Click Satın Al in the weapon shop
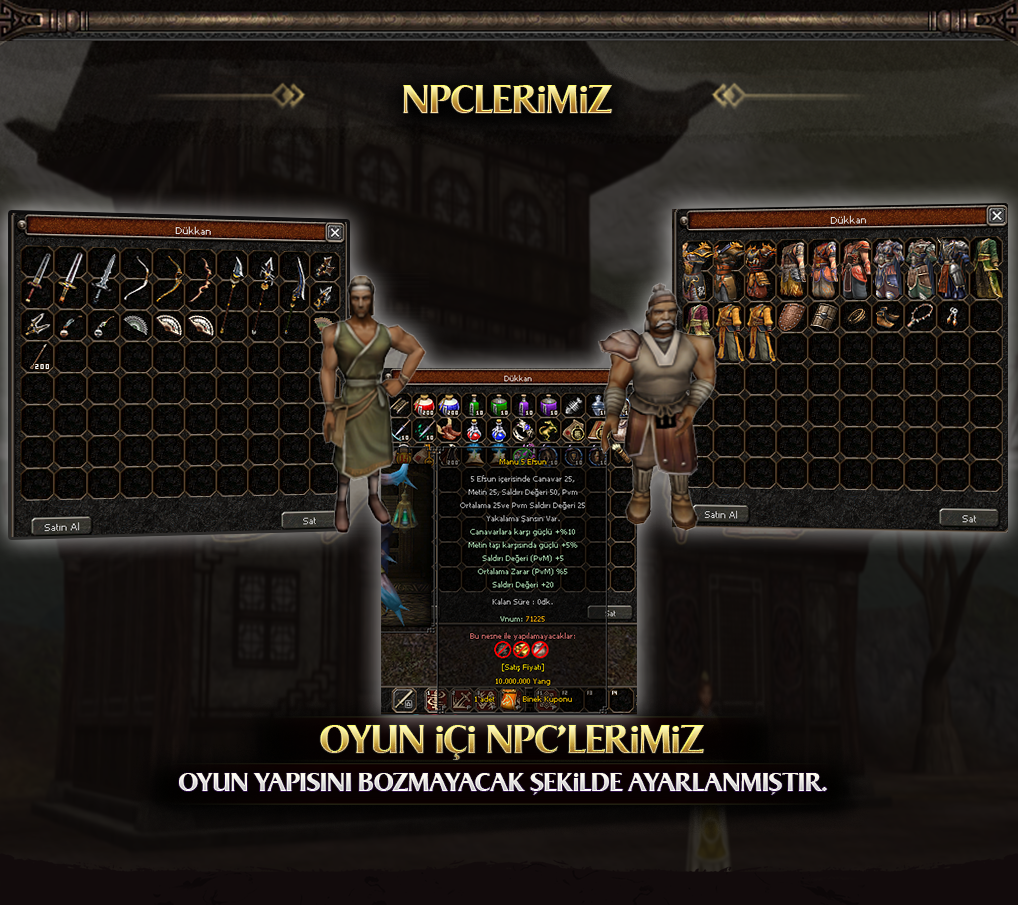 pos(62,527)
